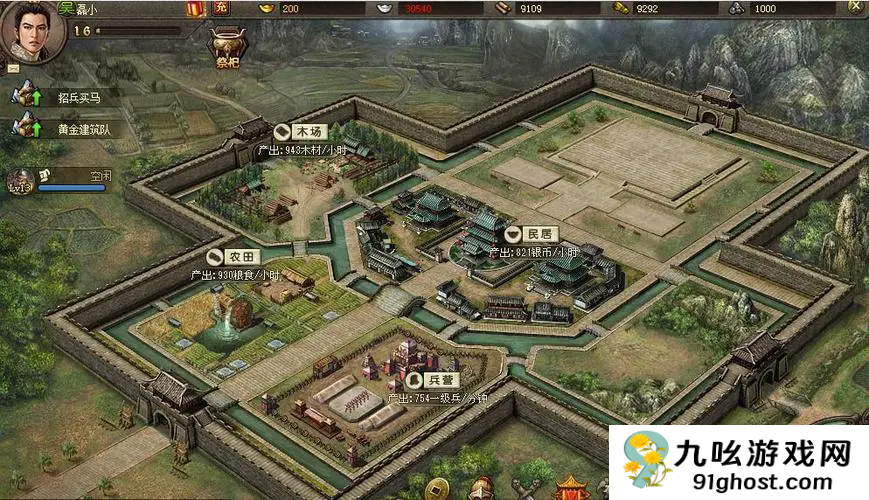Viewport: 869px width, 500px height.
Task: Open the red gift box rewards
Action: [x=195, y=9]
